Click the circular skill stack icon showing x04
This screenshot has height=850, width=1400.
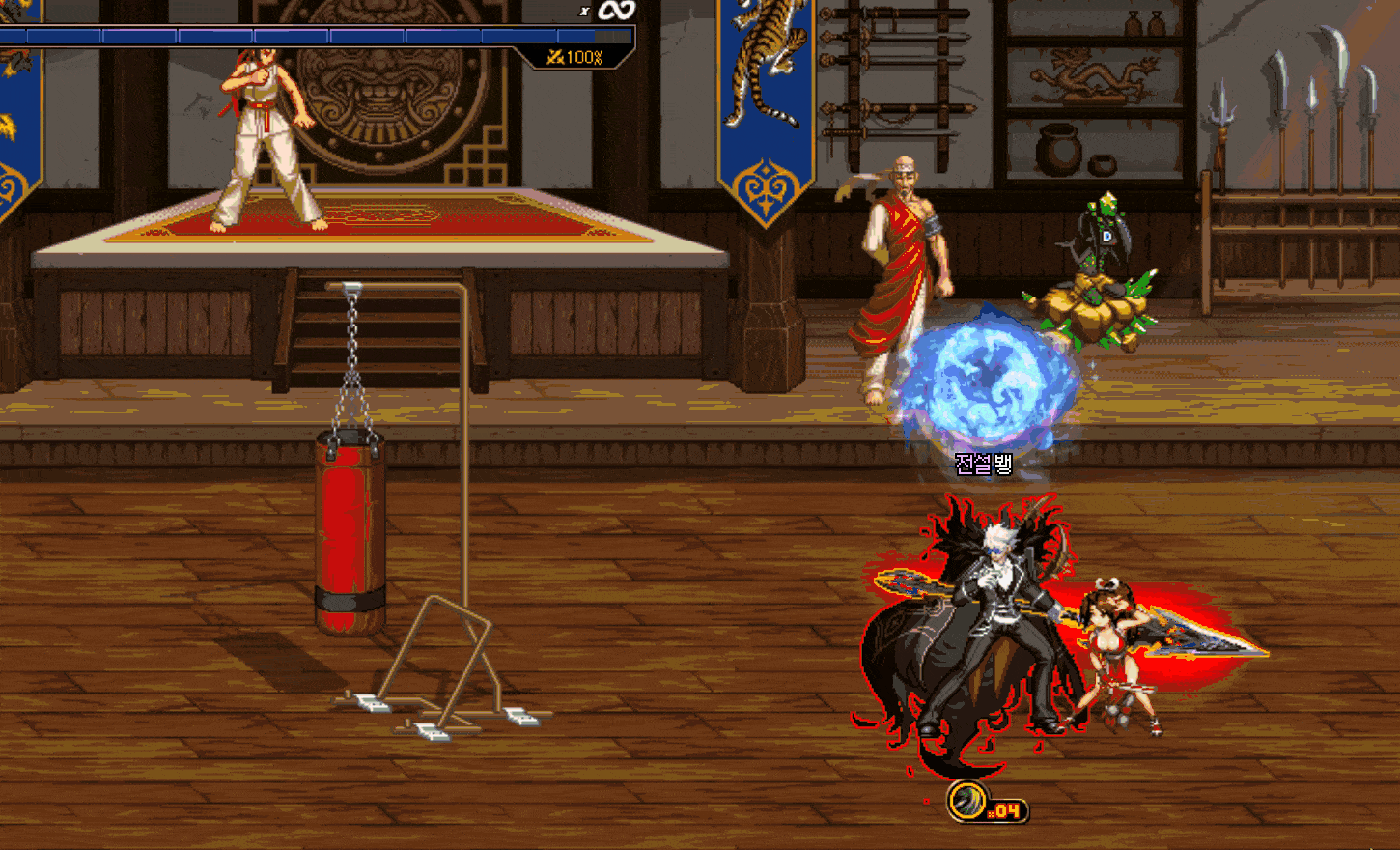(966, 801)
